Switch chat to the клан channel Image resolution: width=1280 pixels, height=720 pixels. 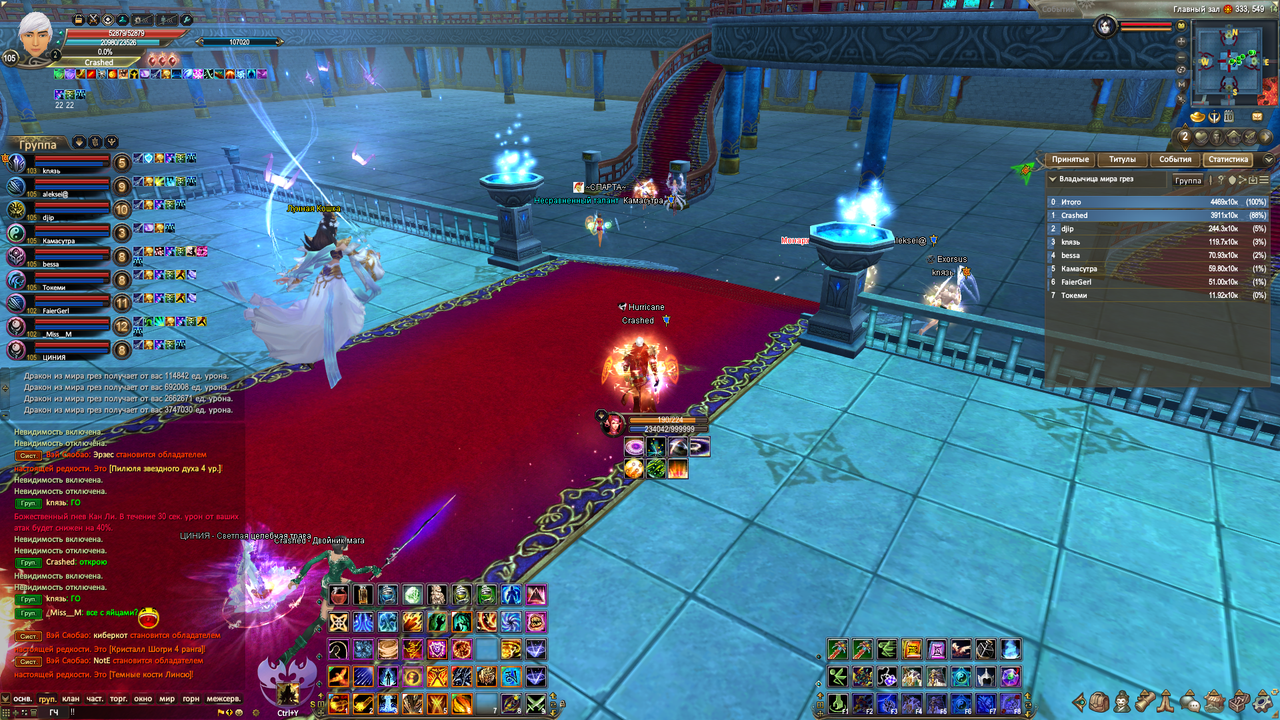pos(70,699)
